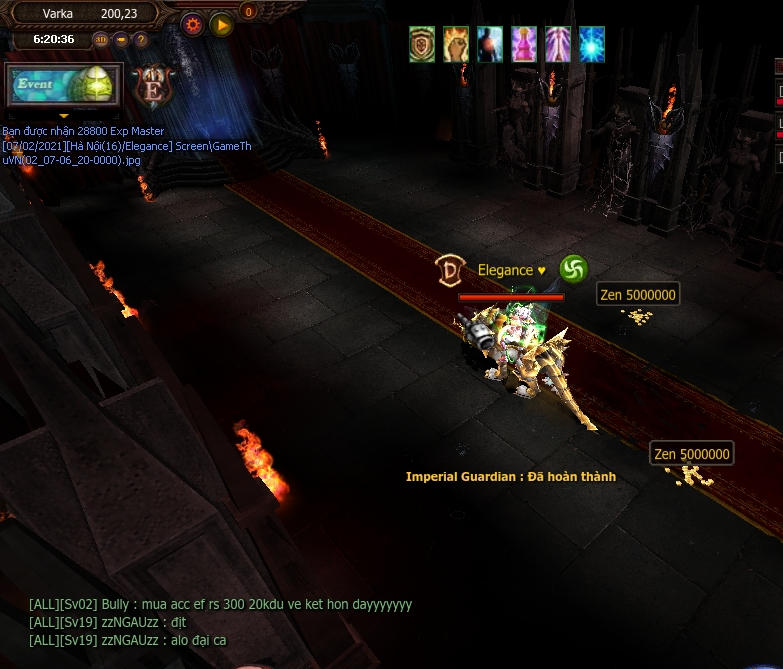Click the Bully chat message line

coord(220,605)
